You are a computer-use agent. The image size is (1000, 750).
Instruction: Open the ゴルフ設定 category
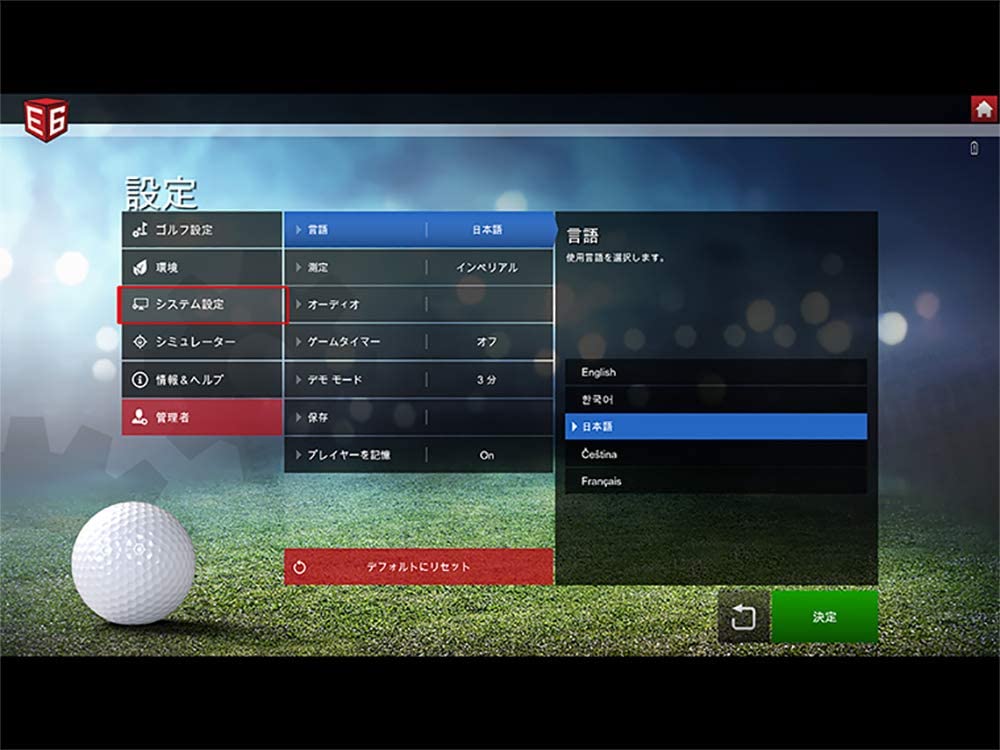tap(202, 230)
